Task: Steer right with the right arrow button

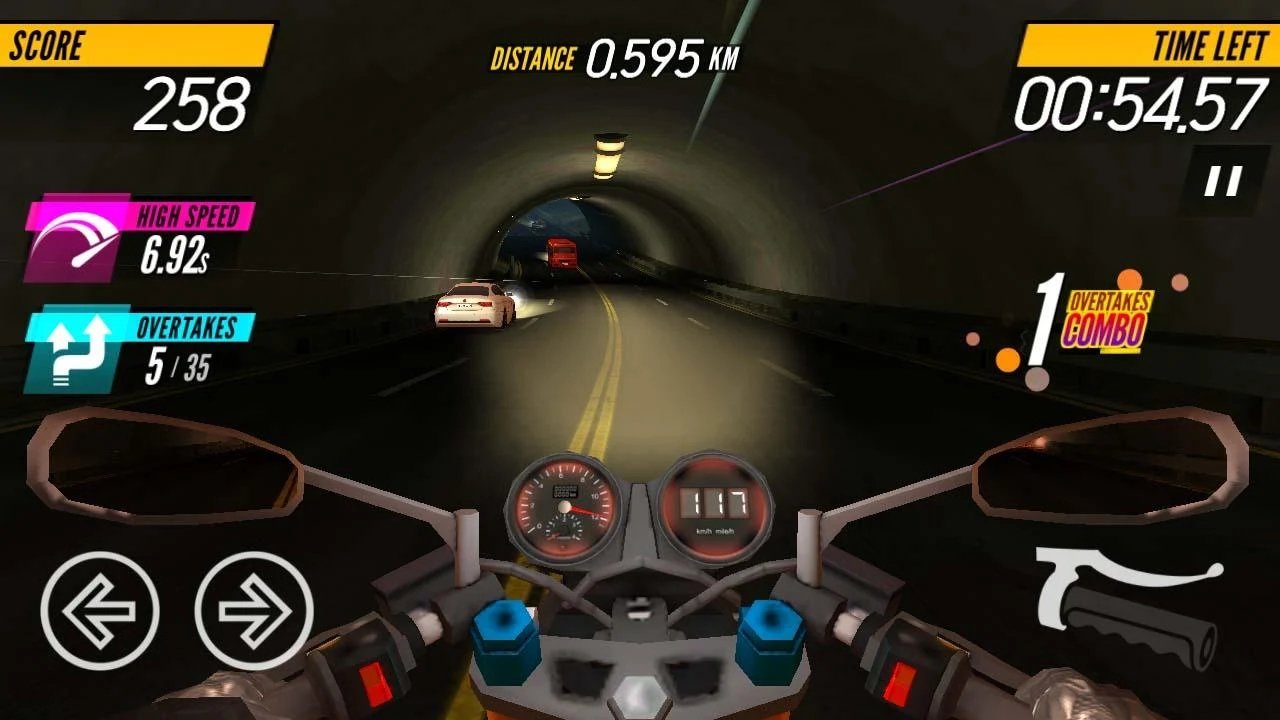Action: tap(254, 610)
